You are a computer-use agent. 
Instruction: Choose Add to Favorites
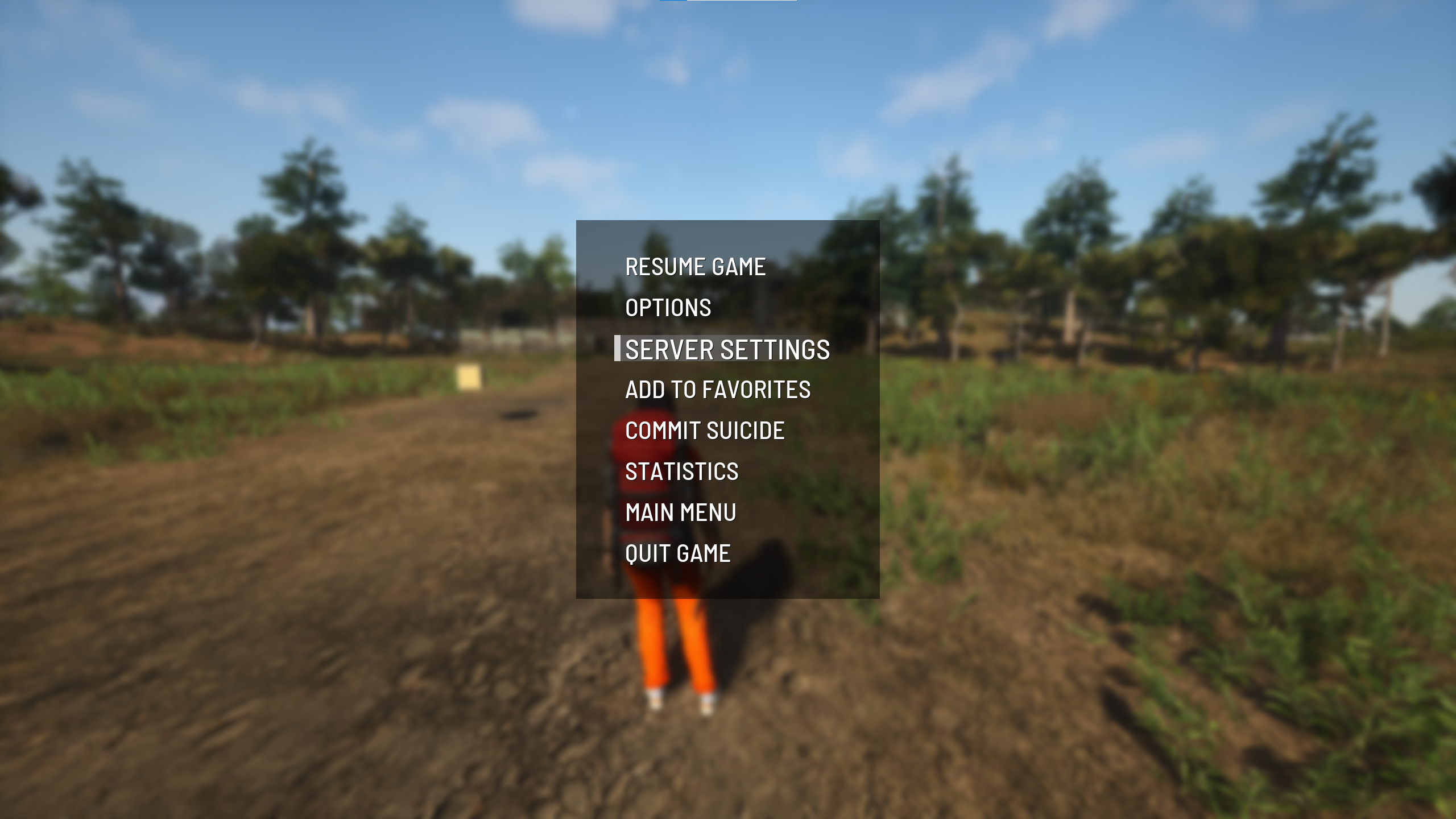718,390
